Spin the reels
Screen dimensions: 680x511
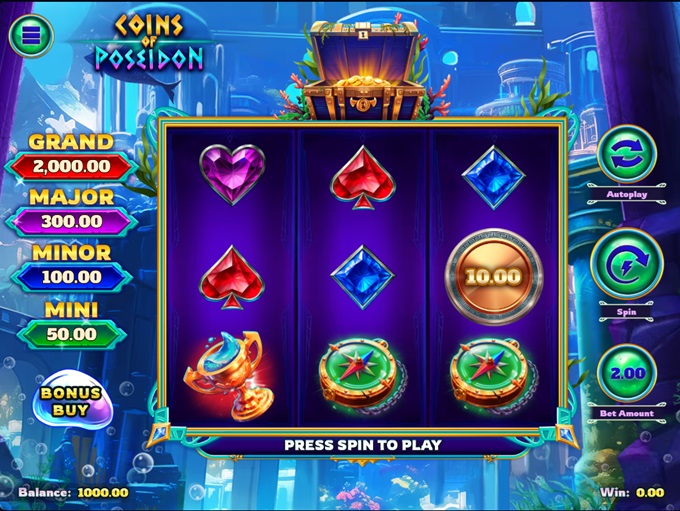[x=626, y=264]
